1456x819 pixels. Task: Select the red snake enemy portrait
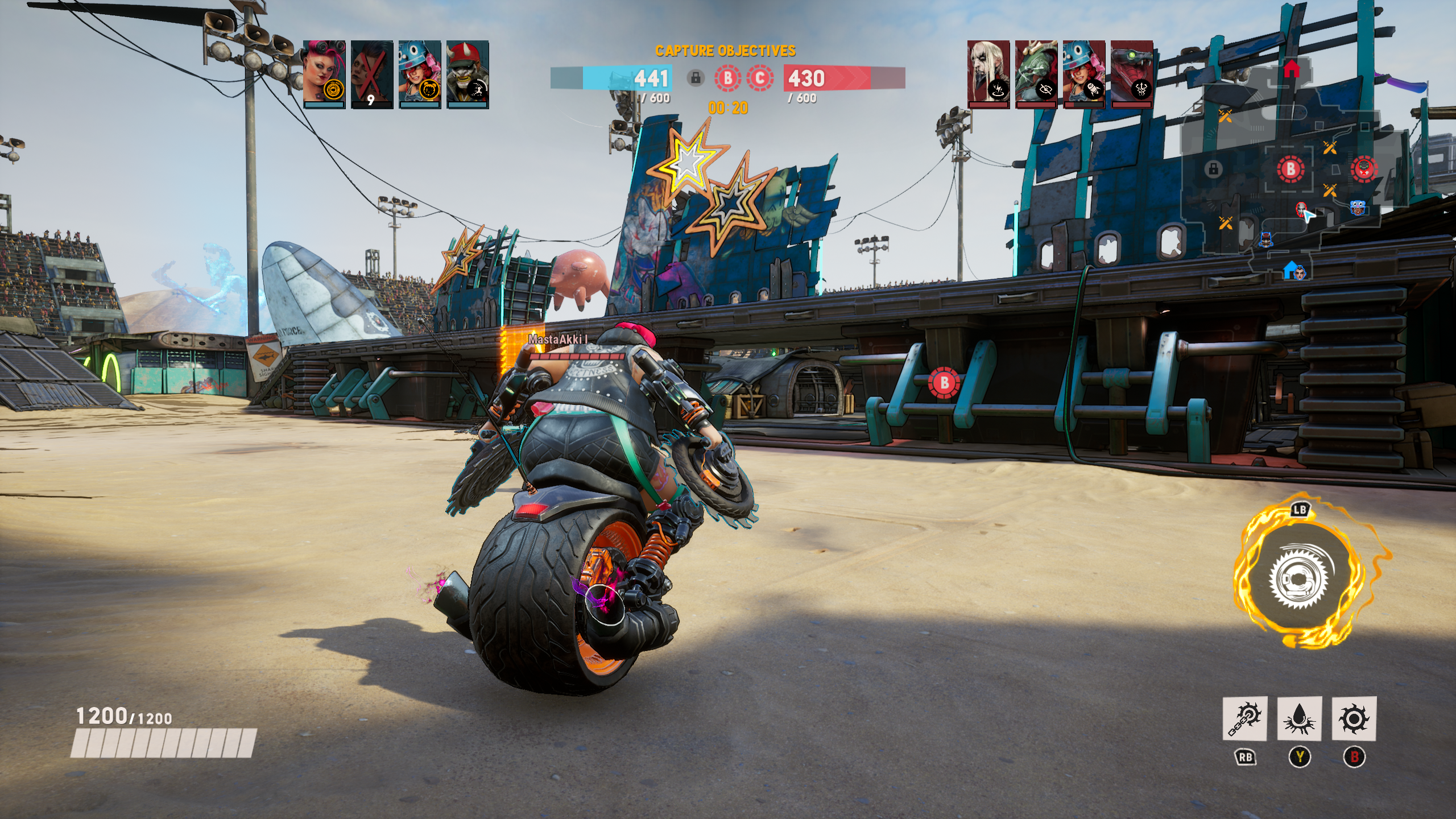[x=1132, y=73]
